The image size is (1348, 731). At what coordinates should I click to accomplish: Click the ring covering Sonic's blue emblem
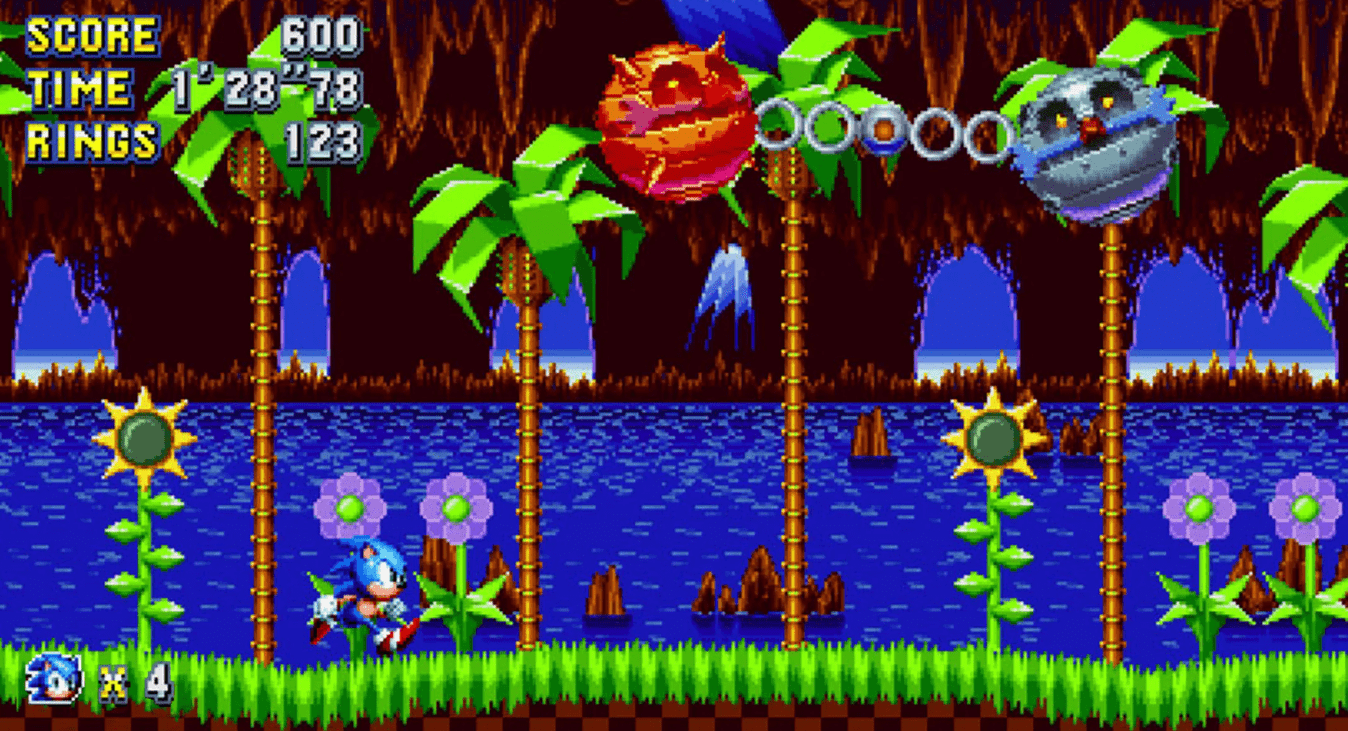point(885,128)
